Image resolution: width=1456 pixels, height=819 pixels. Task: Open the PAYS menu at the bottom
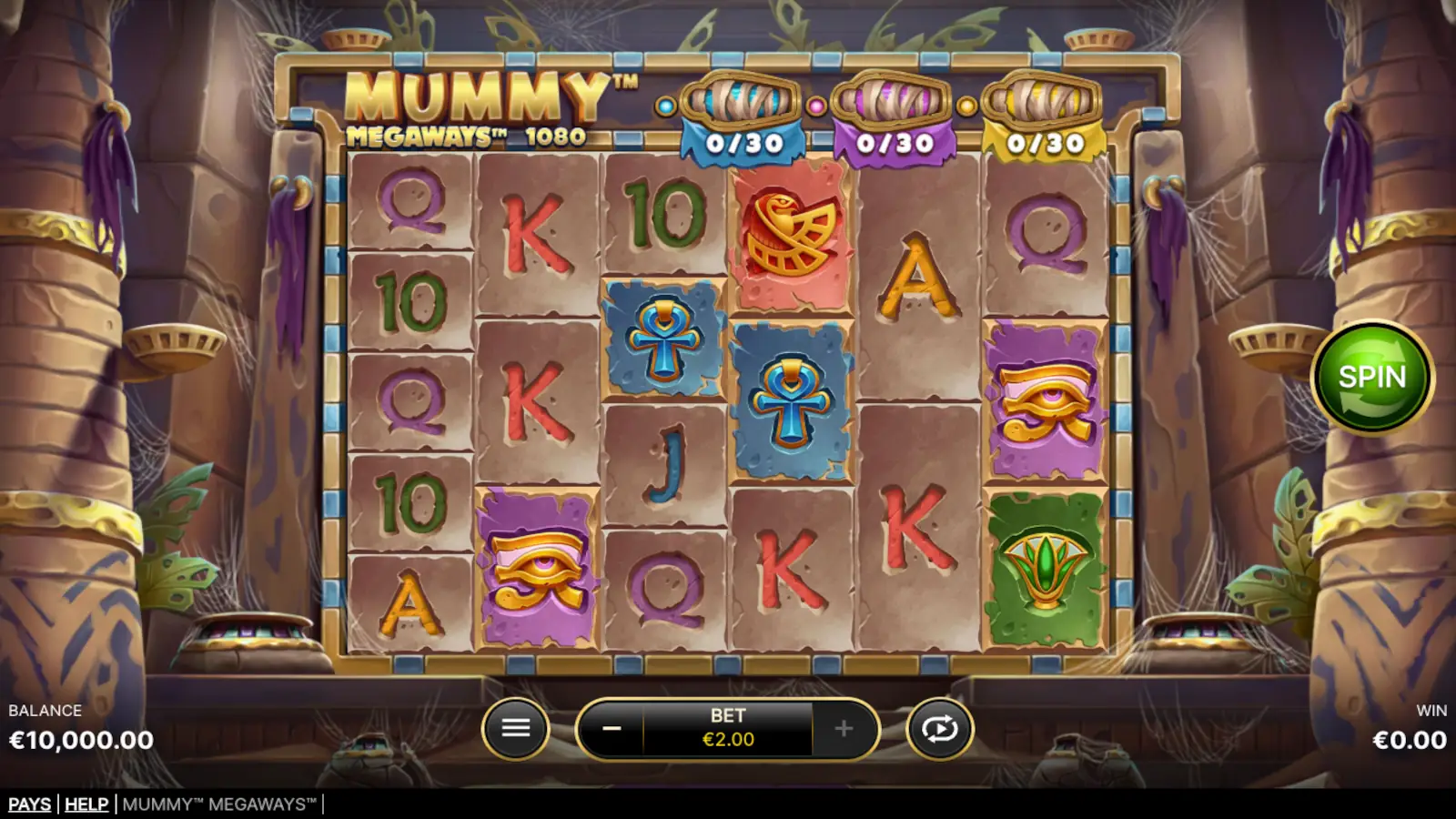(x=28, y=804)
